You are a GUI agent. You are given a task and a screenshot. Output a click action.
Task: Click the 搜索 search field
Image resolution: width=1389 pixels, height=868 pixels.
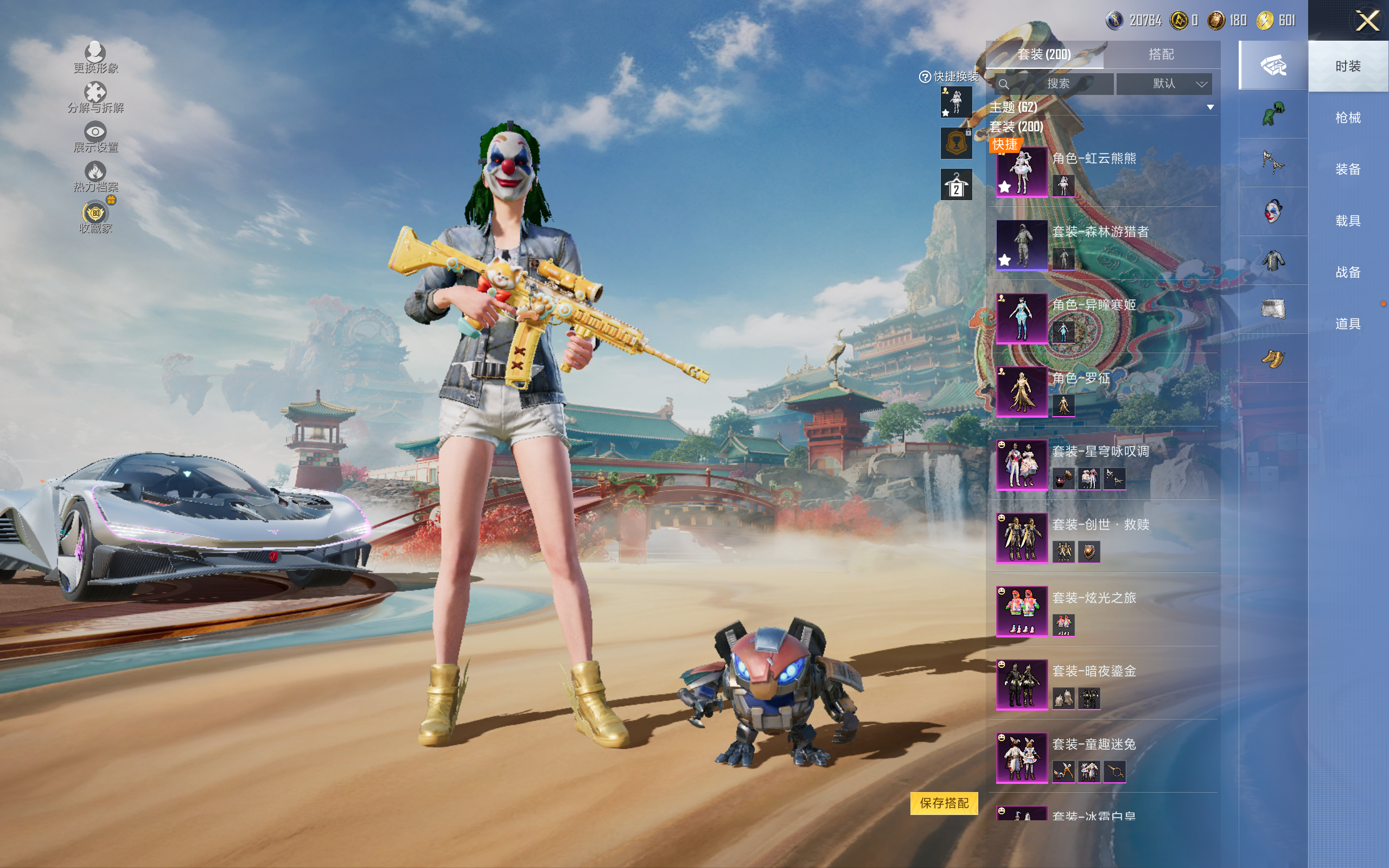[x=1056, y=84]
